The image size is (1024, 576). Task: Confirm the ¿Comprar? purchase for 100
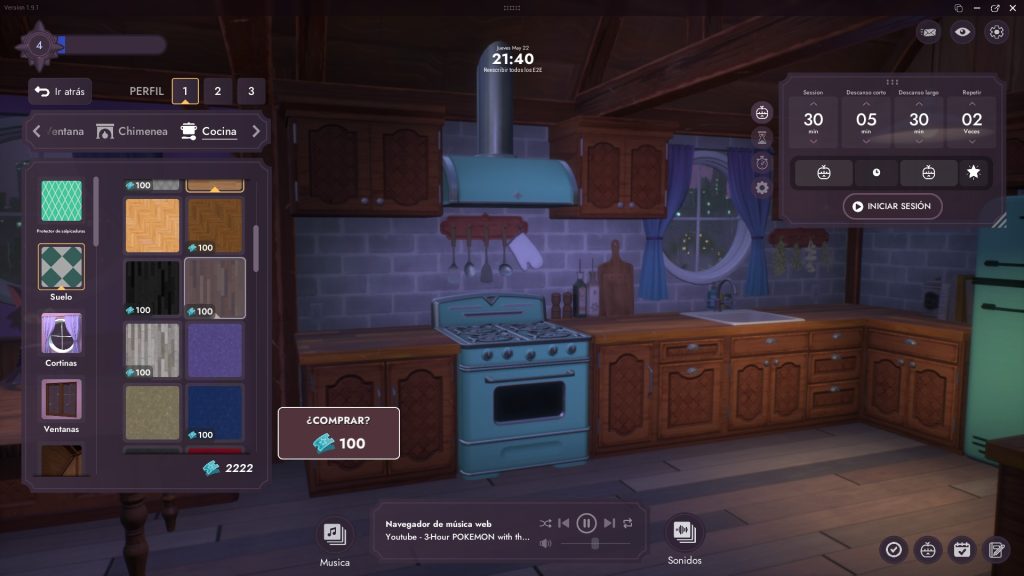pos(339,433)
